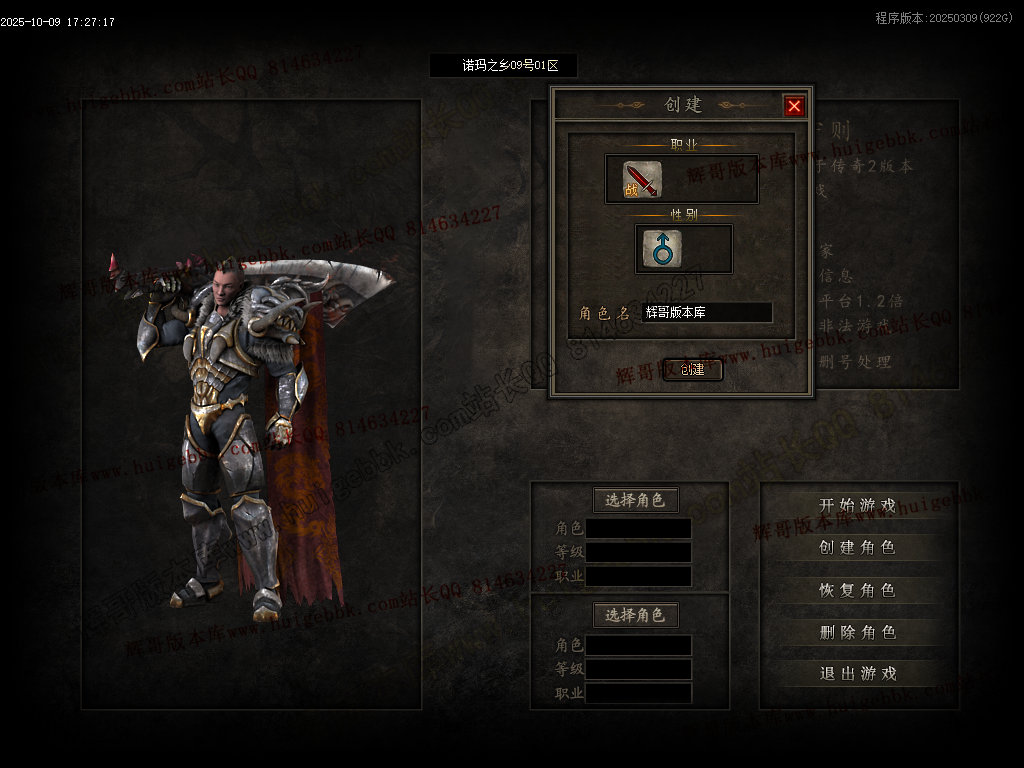The height and width of the screenshot is (768, 1024).
Task: Select 删除角色 delete character
Action: click(x=857, y=632)
